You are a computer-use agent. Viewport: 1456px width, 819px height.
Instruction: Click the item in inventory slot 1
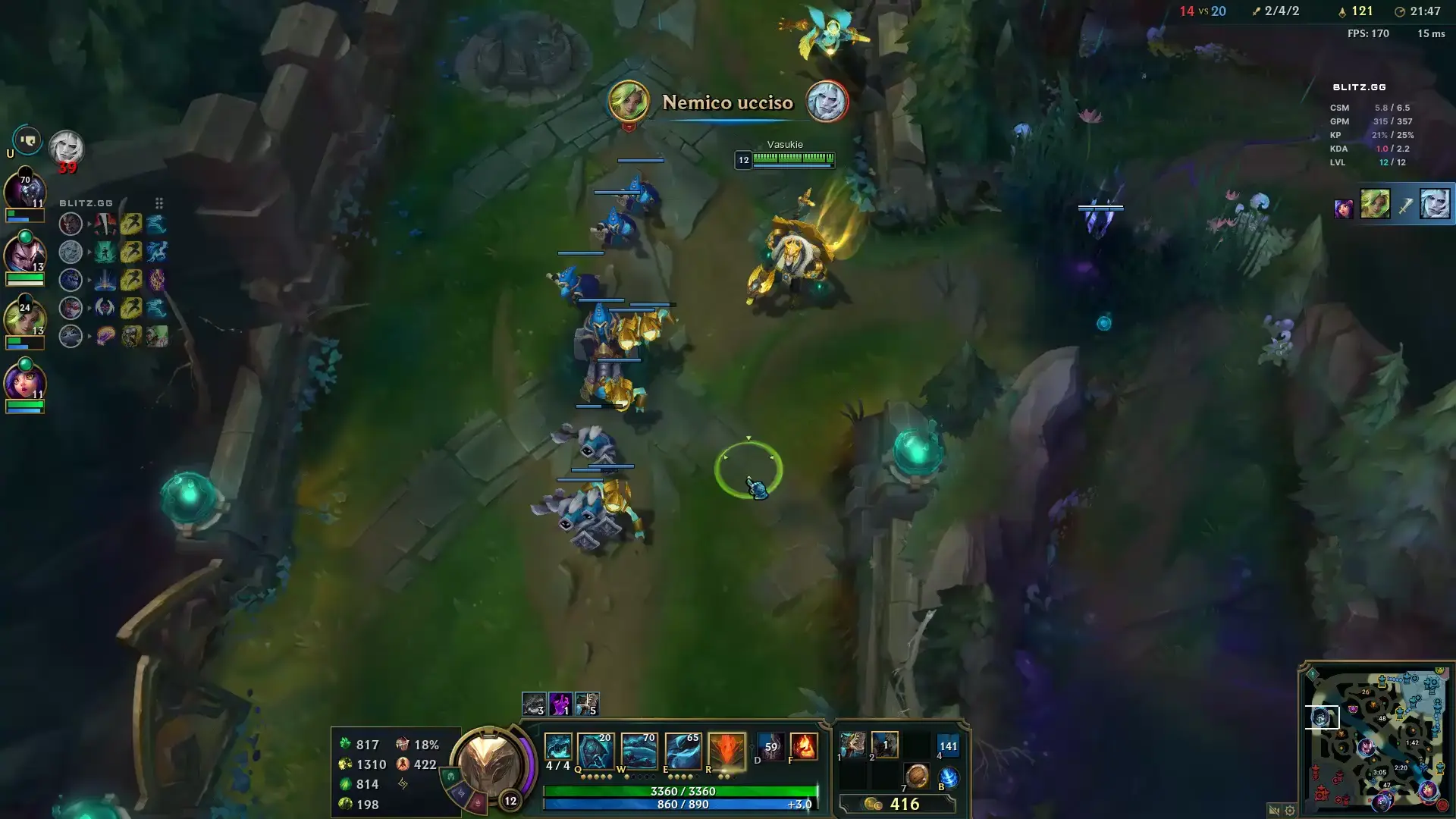[852, 744]
